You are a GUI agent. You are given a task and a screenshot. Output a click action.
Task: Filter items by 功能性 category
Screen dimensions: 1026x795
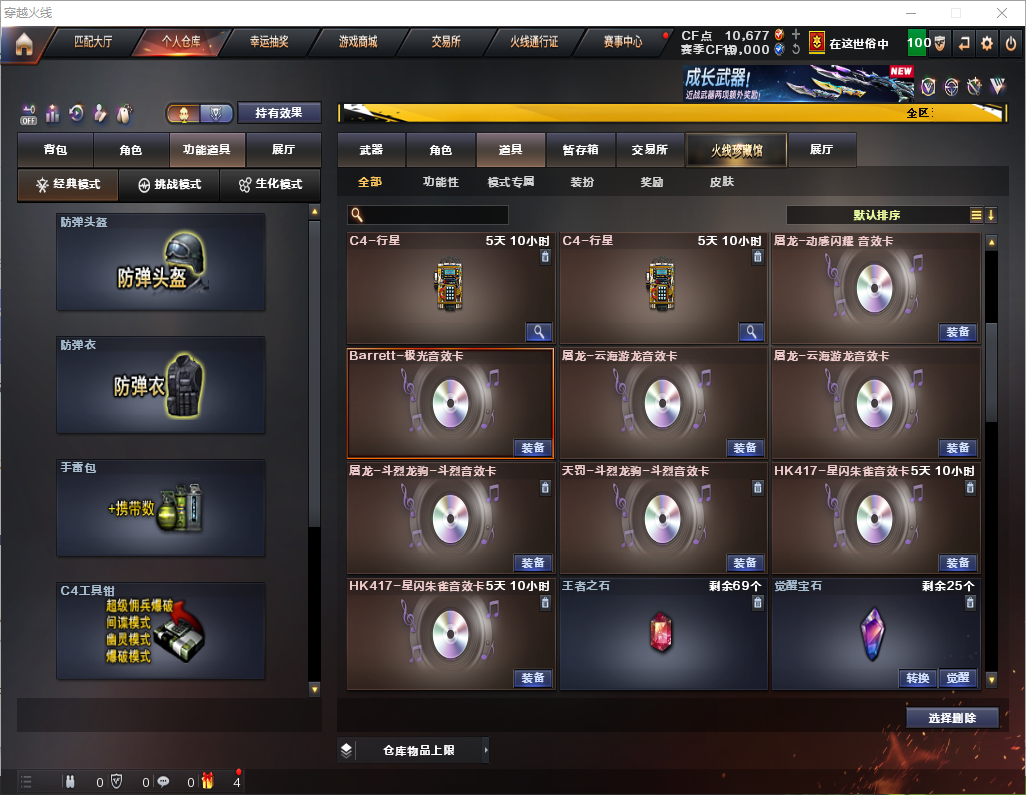(440, 183)
